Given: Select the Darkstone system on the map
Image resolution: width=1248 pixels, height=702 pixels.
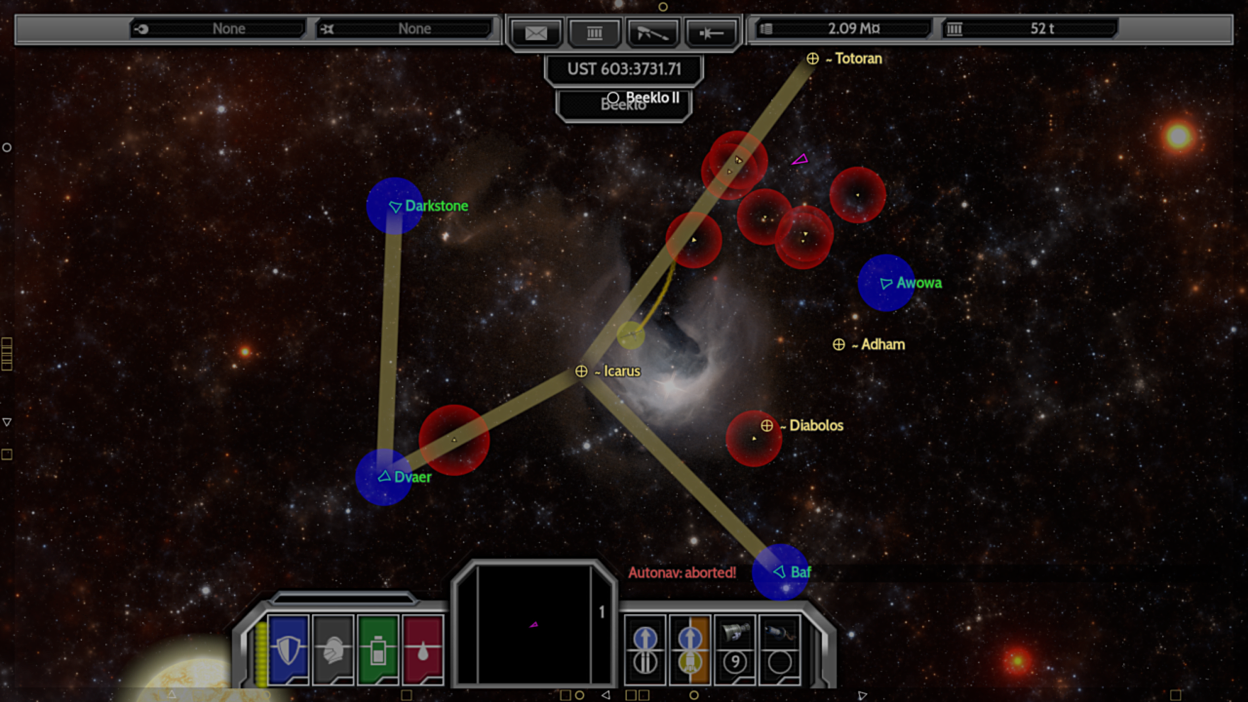Looking at the screenshot, I should pyautogui.click(x=395, y=206).
